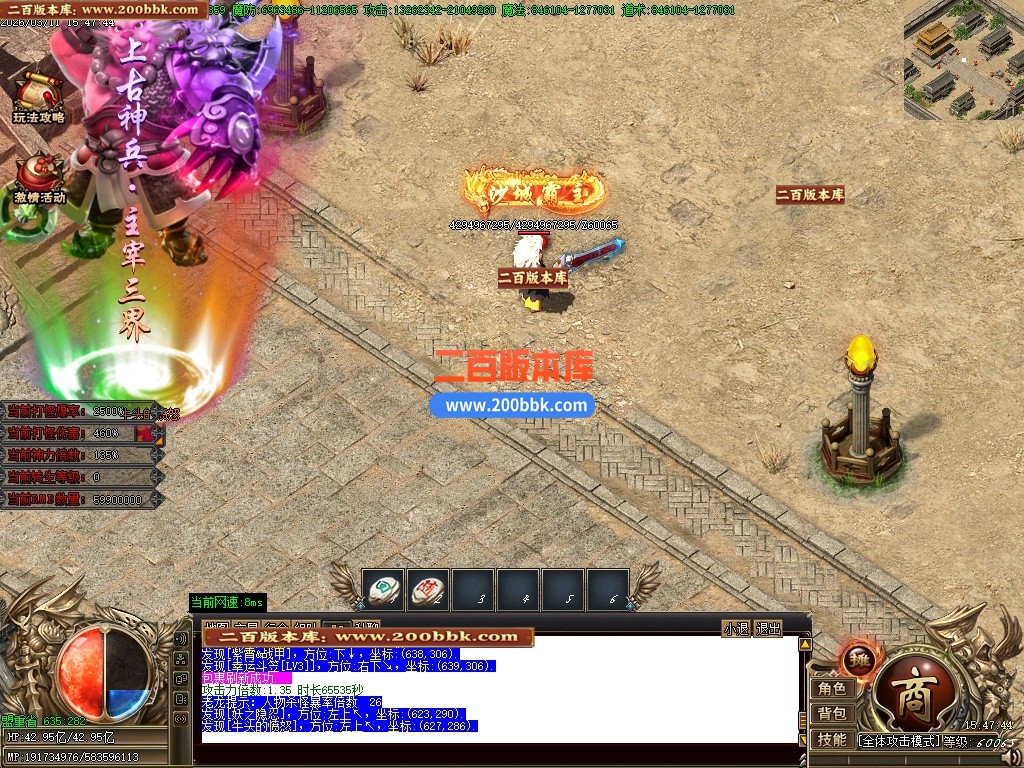Toggle the 全体攻击模式 attack mode
Screen dimensions: 1024x768
pos(900,741)
